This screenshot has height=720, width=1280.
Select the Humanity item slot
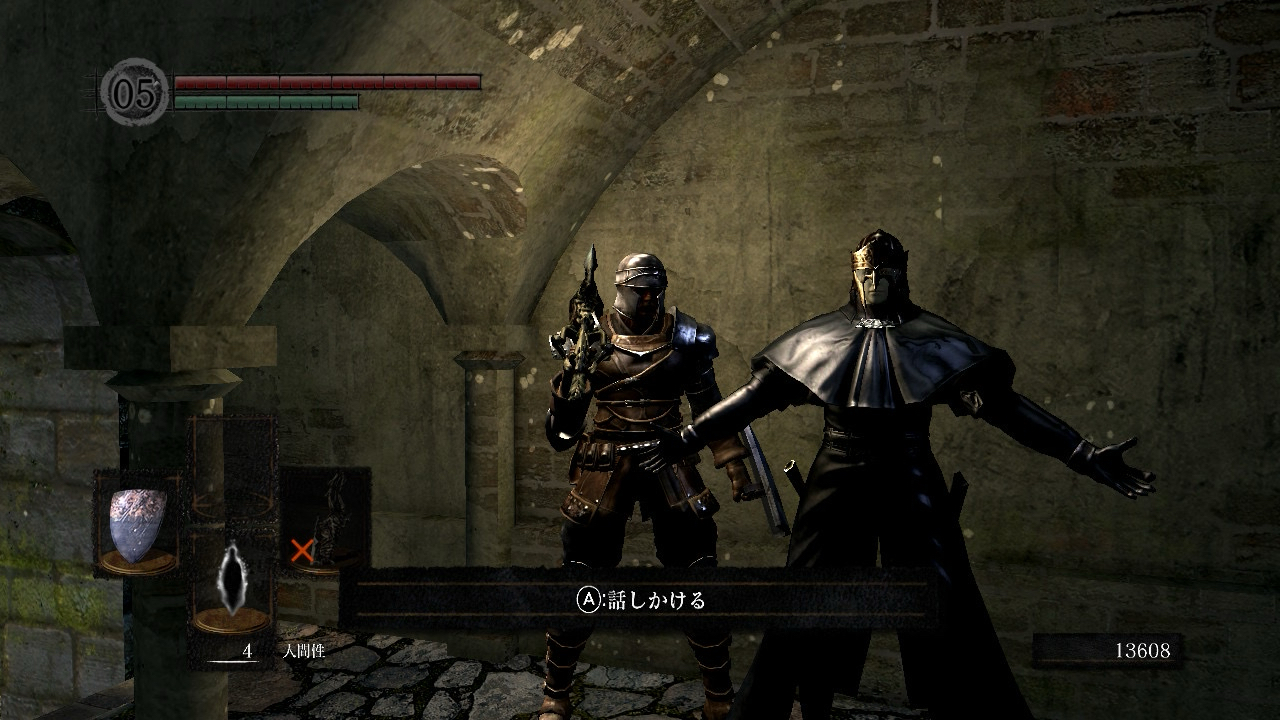pyautogui.click(x=232, y=581)
